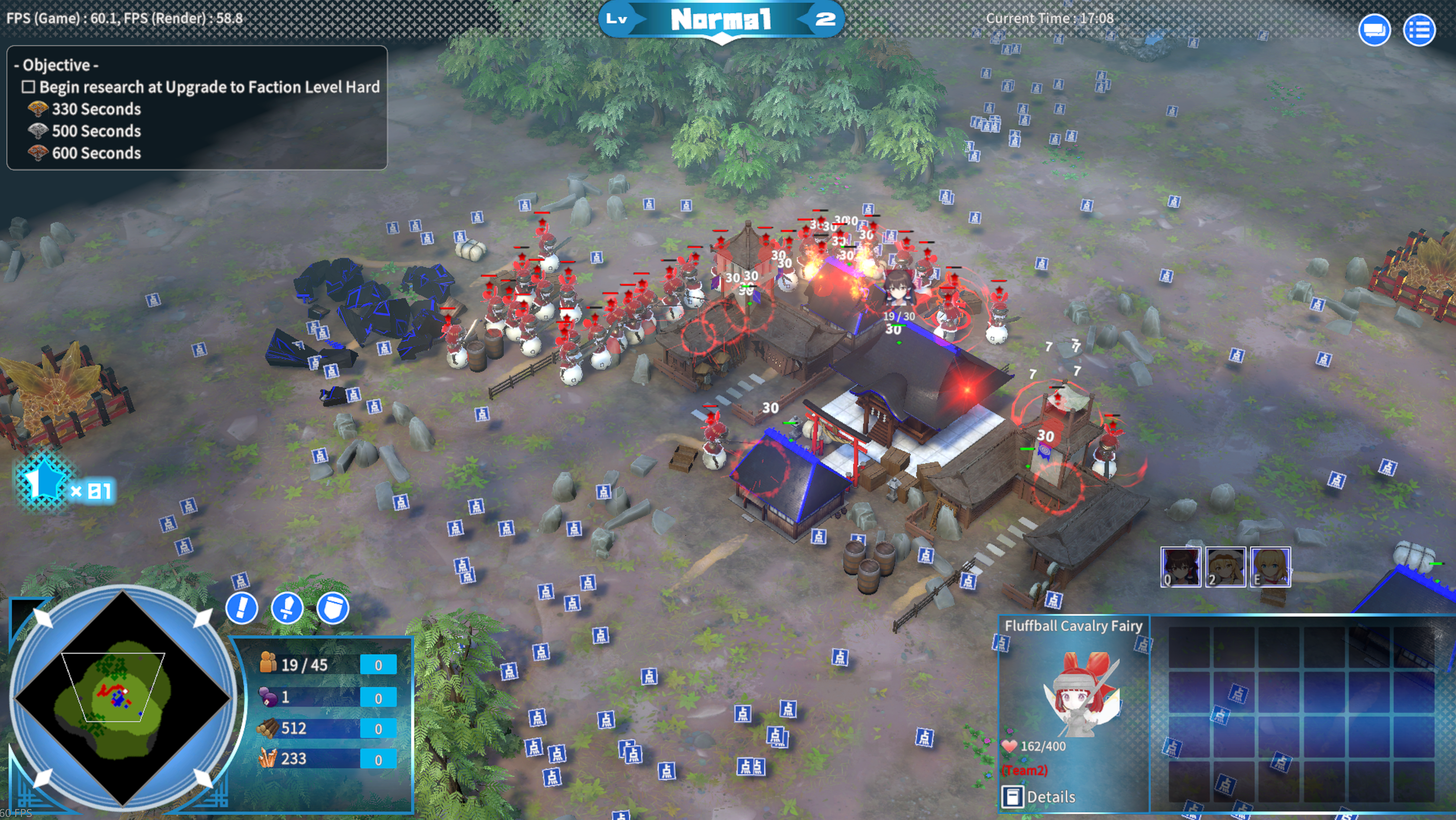Select the witch-hat hero portrait marked 2
The image size is (1456, 820).
tap(1226, 567)
